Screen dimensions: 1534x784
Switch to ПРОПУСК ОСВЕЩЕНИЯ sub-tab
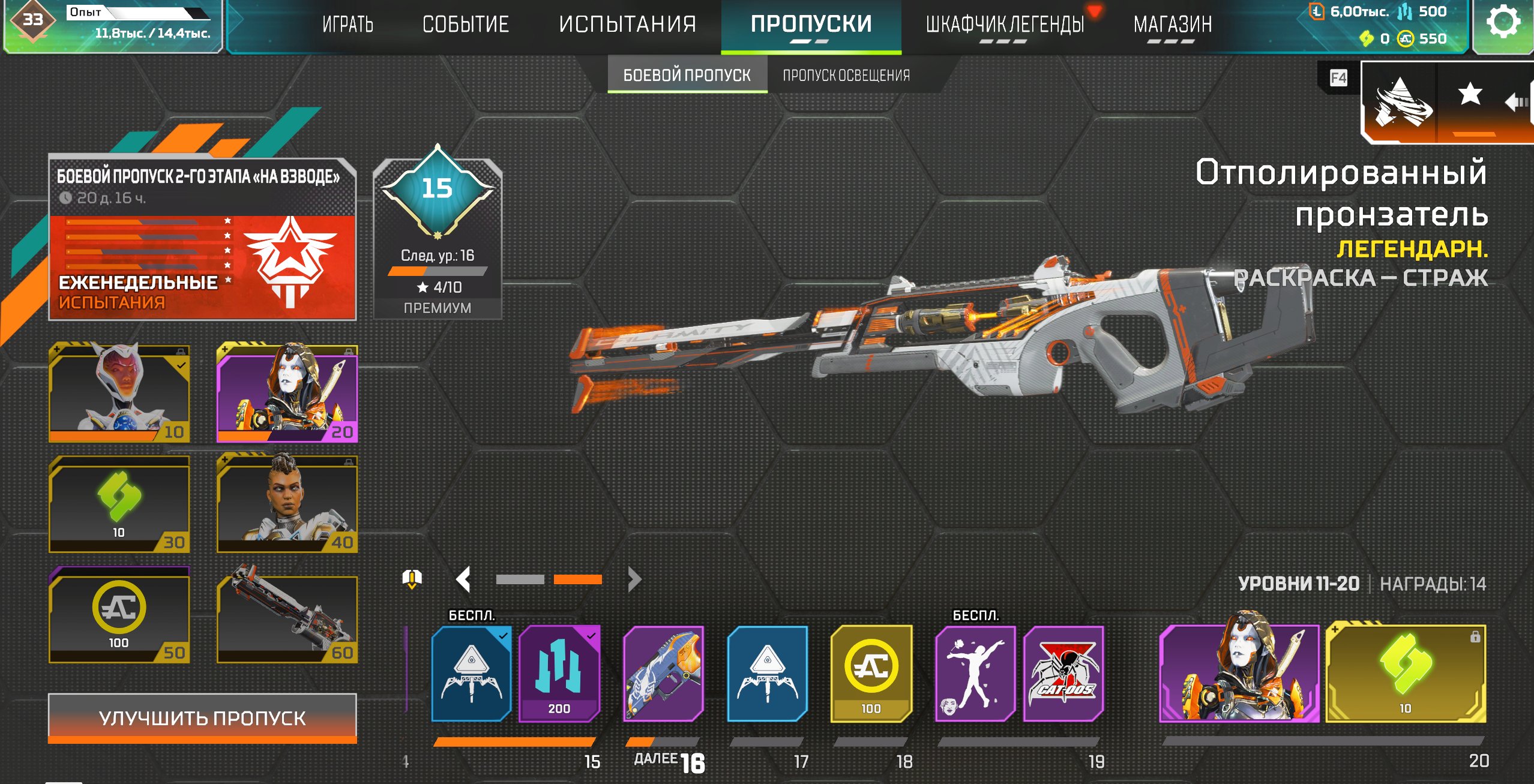click(x=846, y=76)
